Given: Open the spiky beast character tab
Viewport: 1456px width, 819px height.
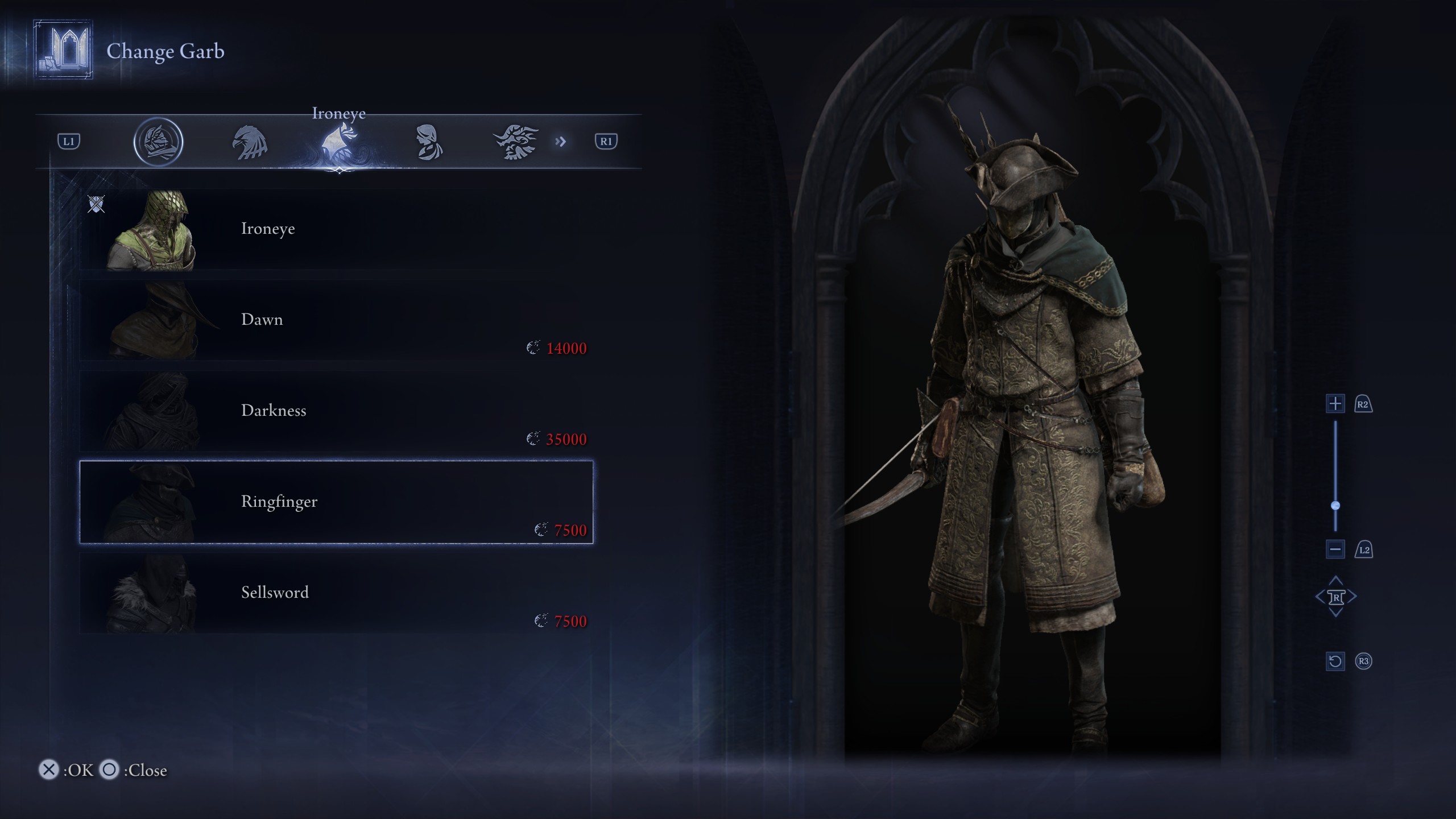Looking at the screenshot, I should [515, 142].
